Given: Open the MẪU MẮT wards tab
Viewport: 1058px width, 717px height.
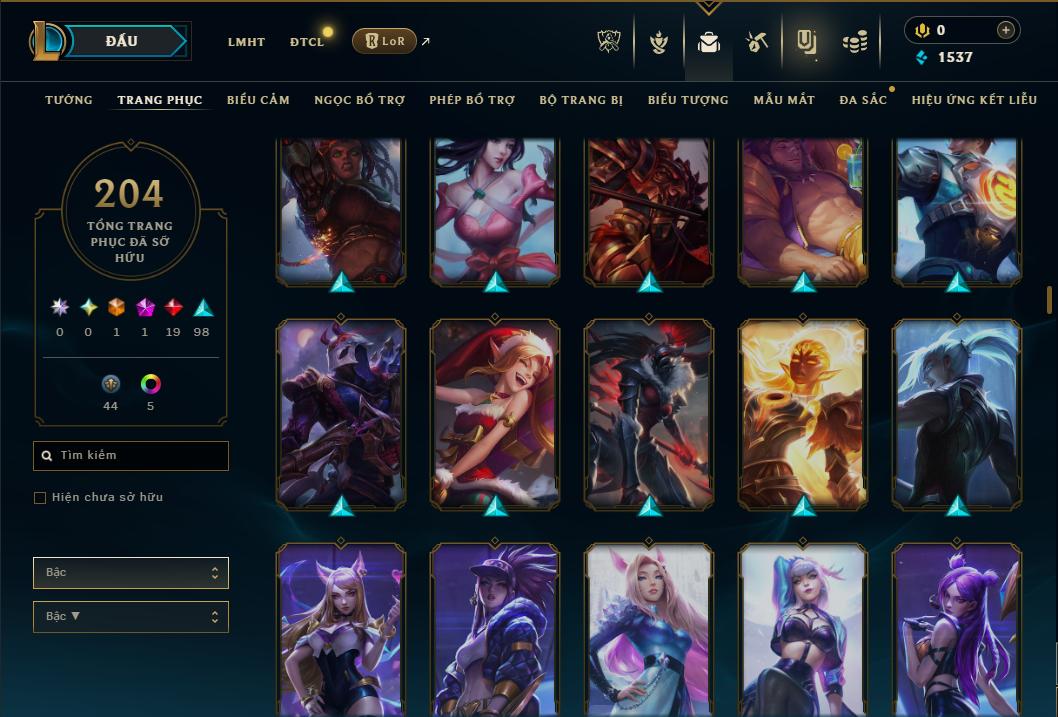Looking at the screenshot, I should (784, 100).
